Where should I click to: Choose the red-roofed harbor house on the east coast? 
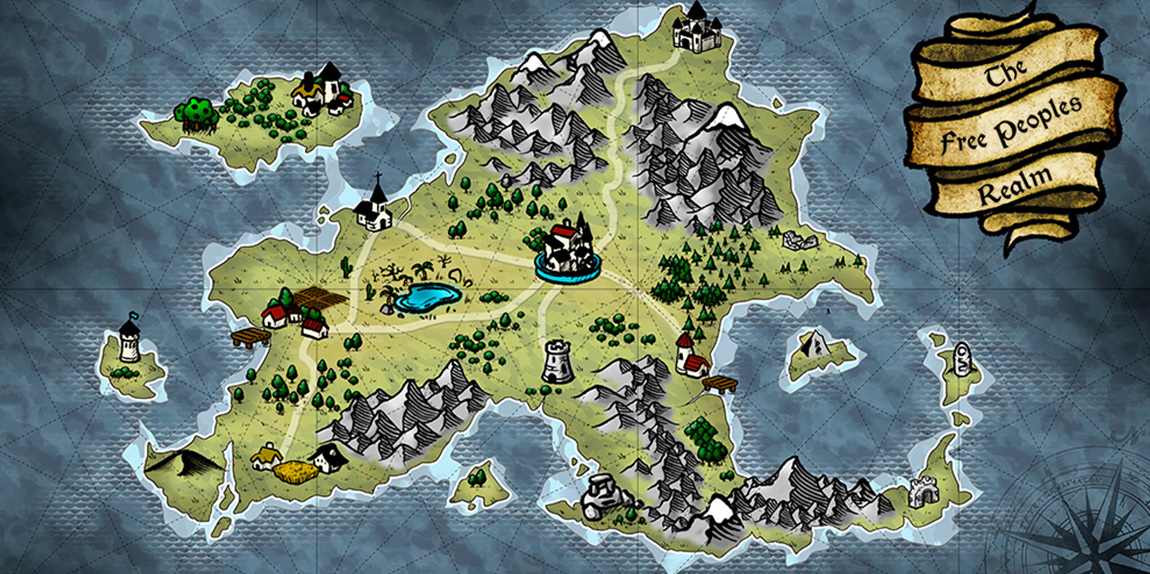coord(690,355)
